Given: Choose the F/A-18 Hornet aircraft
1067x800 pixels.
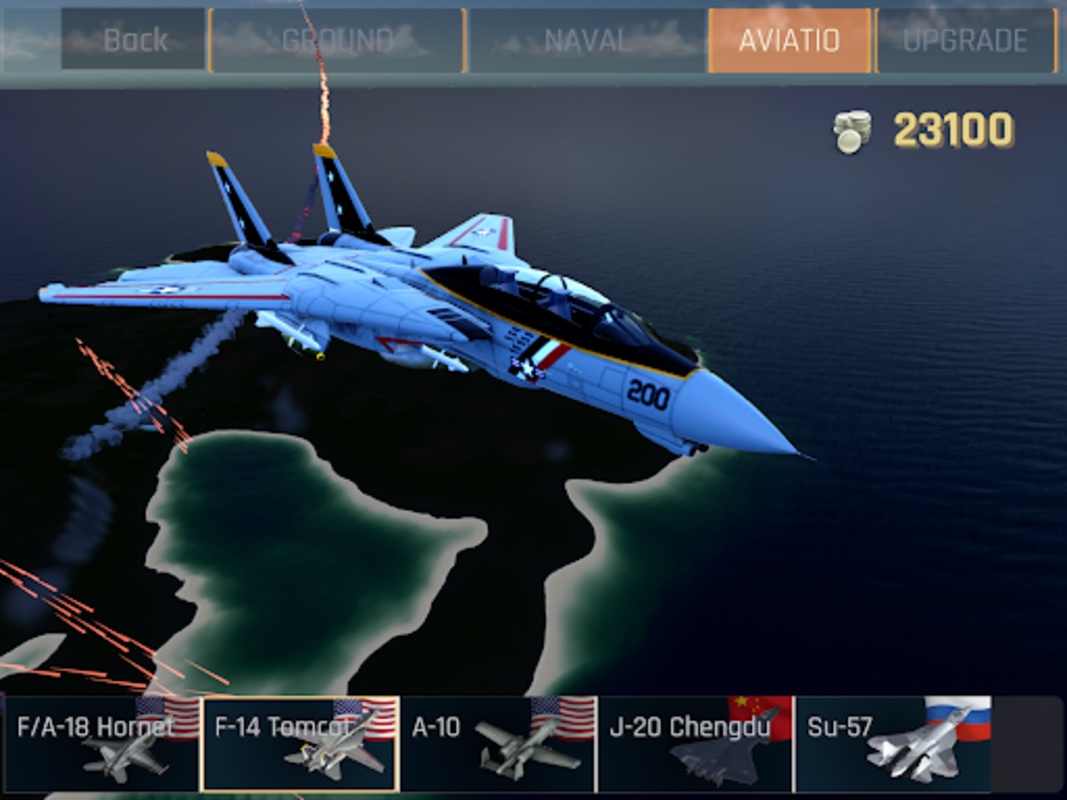Looking at the screenshot, I should [101, 744].
